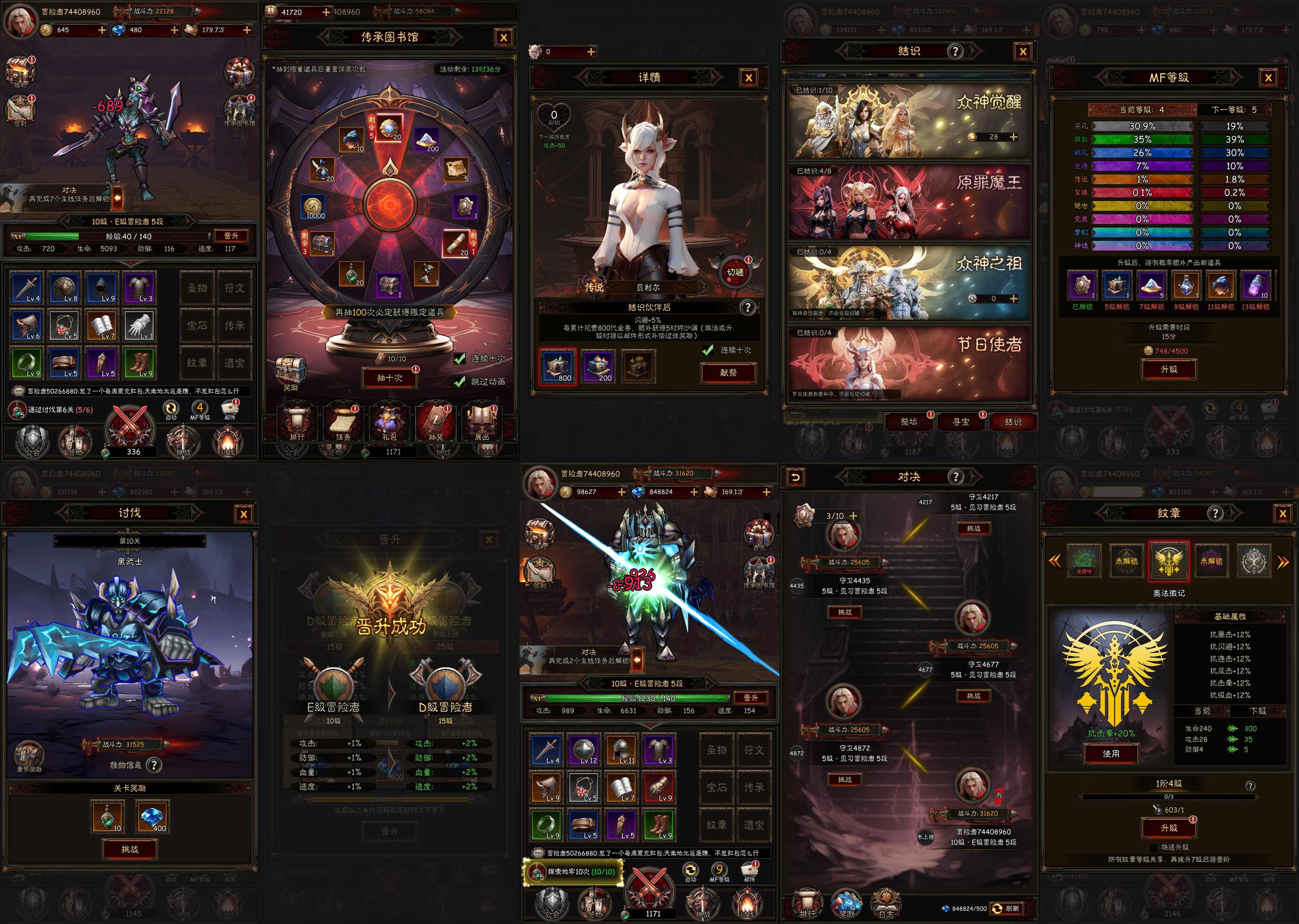Viewport: 1299px width, 924px height.
Task: Go back from the 对决 screen
Action: coord(795,477)
